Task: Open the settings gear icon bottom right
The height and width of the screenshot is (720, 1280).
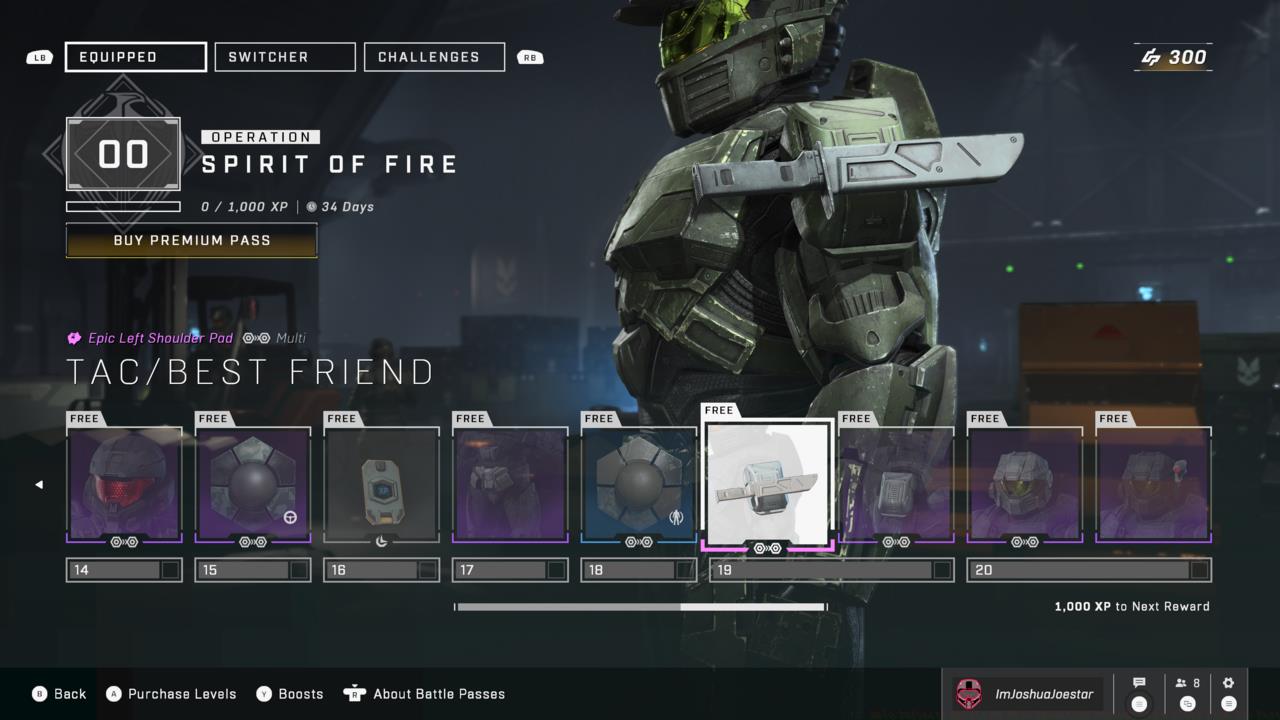Action: click(x=1228, y=684)
